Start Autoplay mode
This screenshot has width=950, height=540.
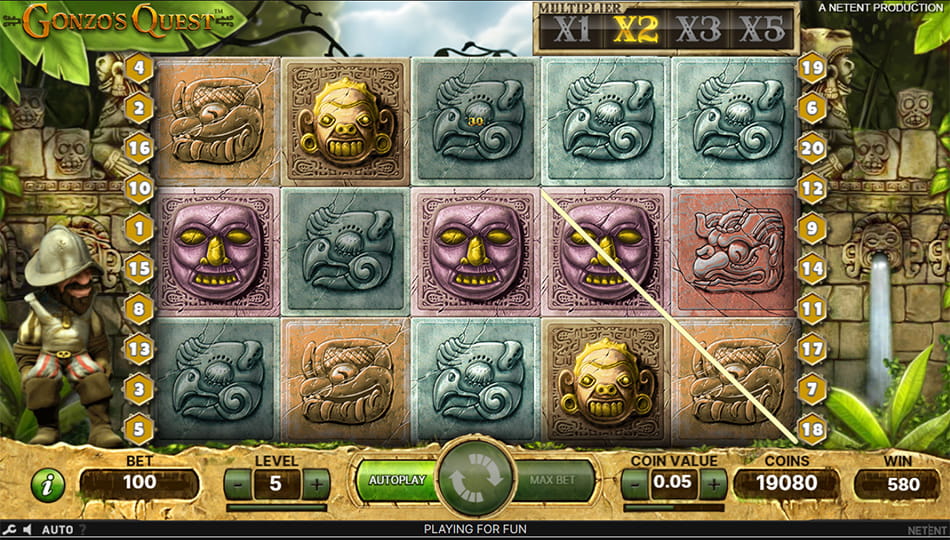point(396,480)
